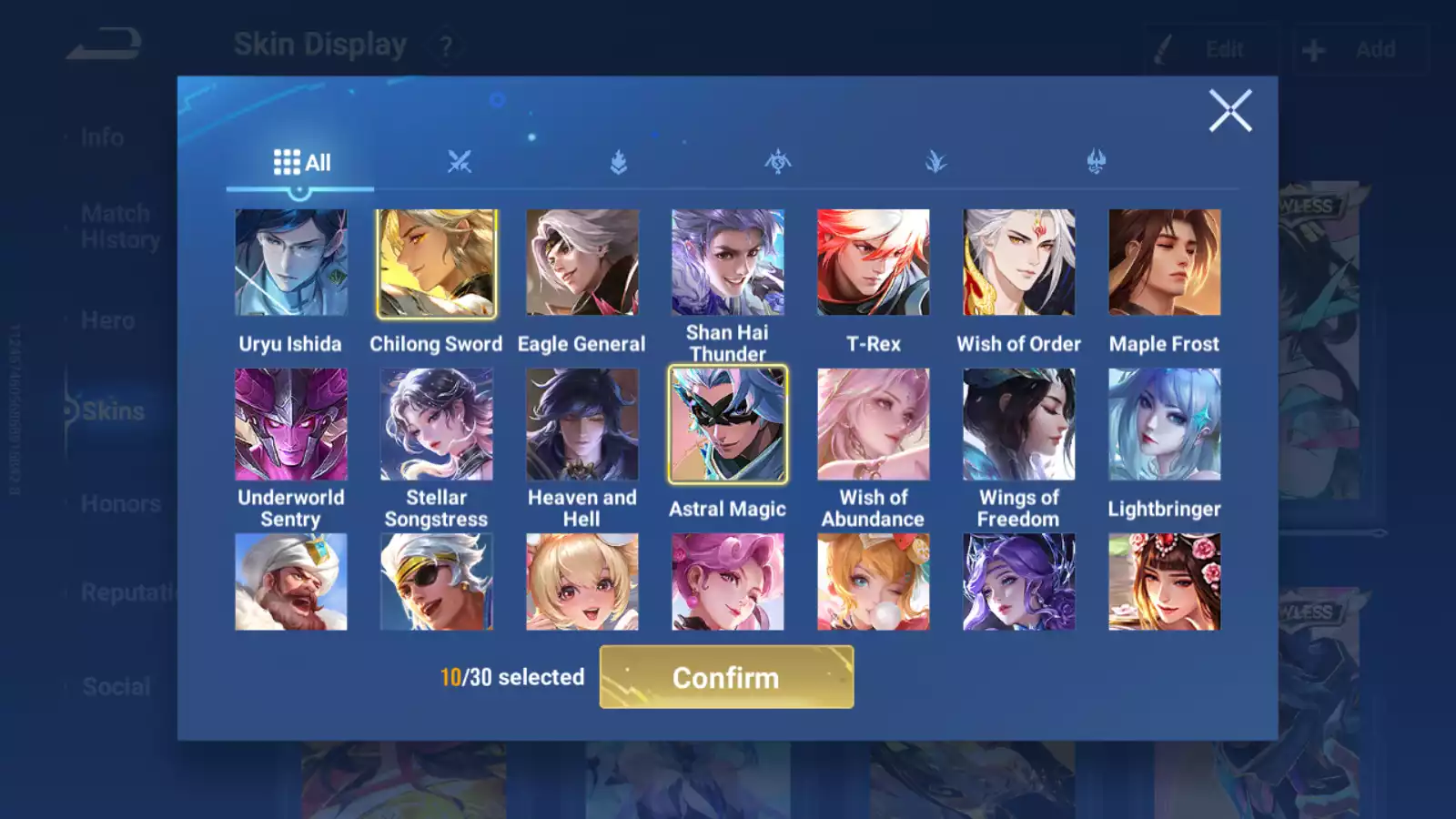
Task: Pick the Maple Frost skin
Action: coord(1165,263)
